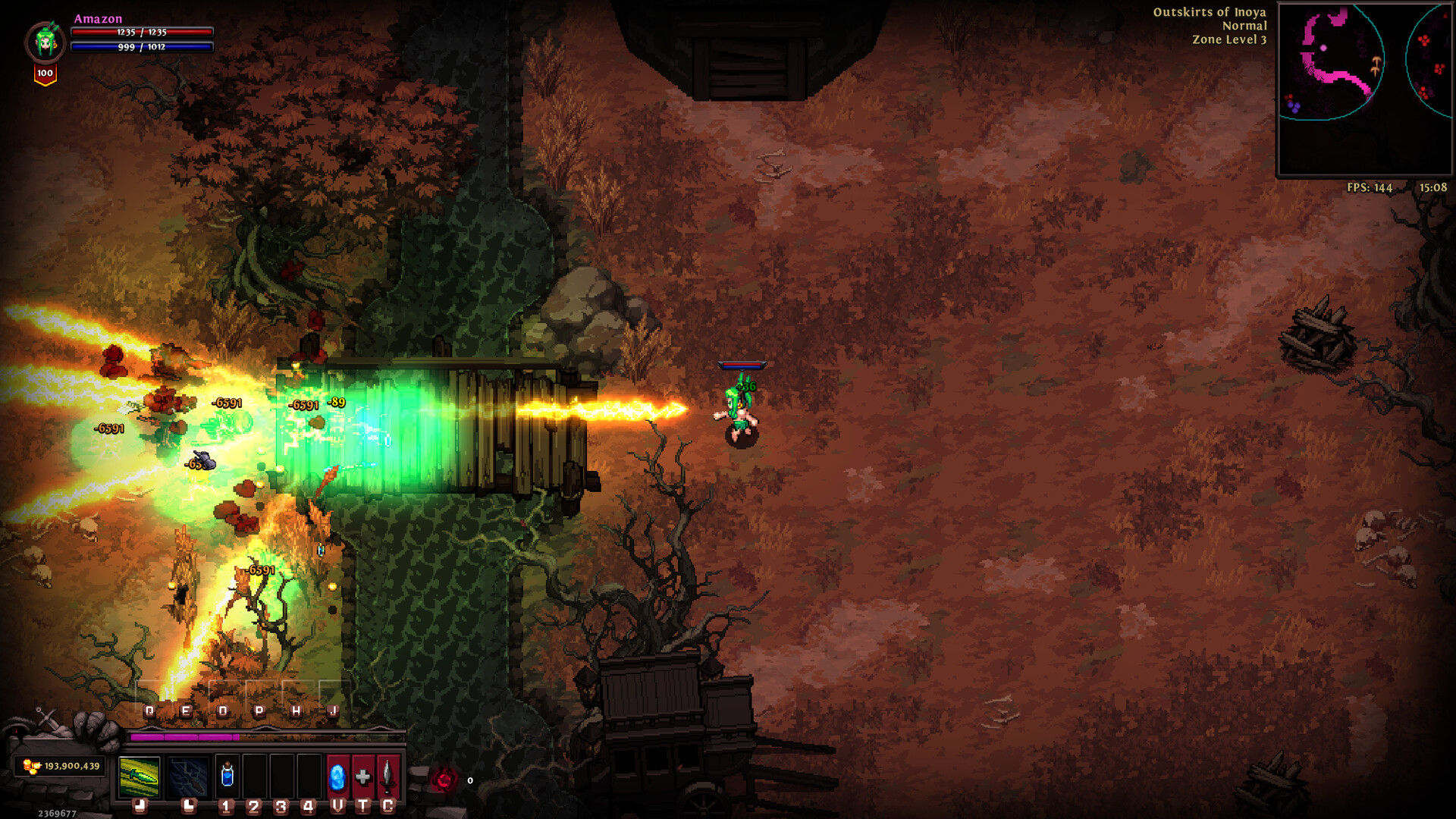Viewport: 1456px width, 819px height.
Task: Click the red swirl rune icon
Action: 444,779
